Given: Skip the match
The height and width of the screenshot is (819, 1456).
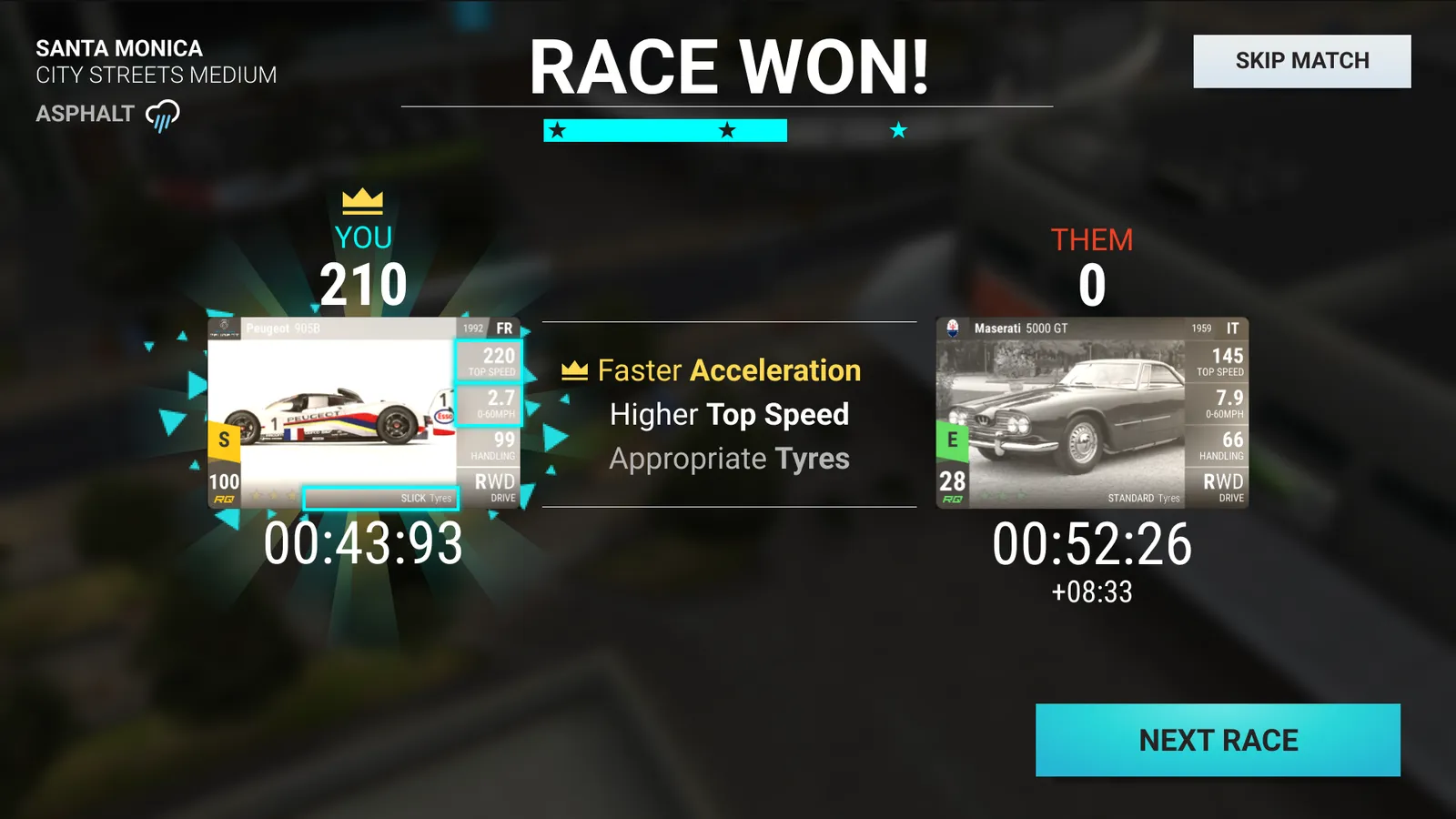Looking at the screenshot, I should coord(1301,61).
